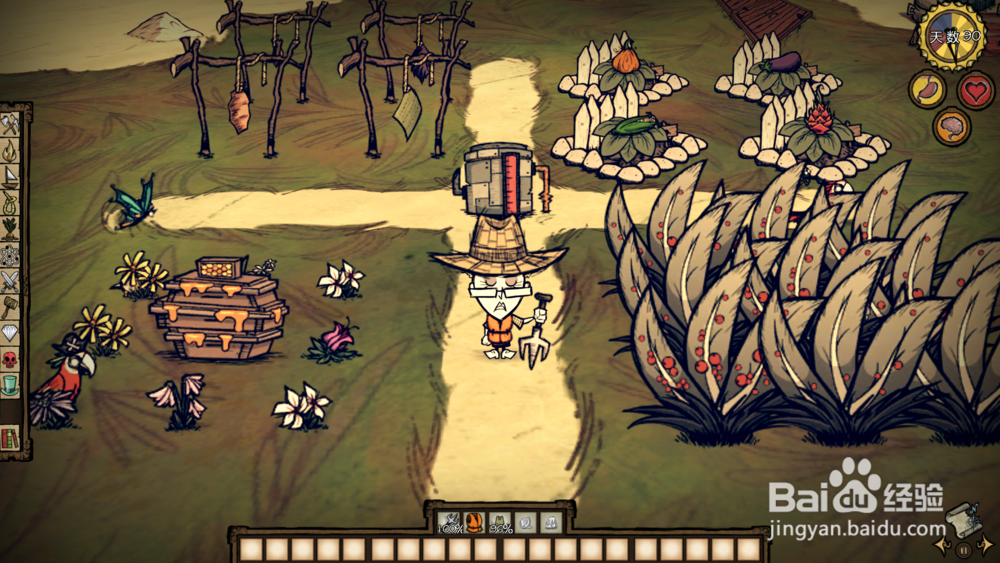The height and width of the screenshot is (563, 1000).
Task: Click the orange life vest body slot
Action: tap(474, 522)
